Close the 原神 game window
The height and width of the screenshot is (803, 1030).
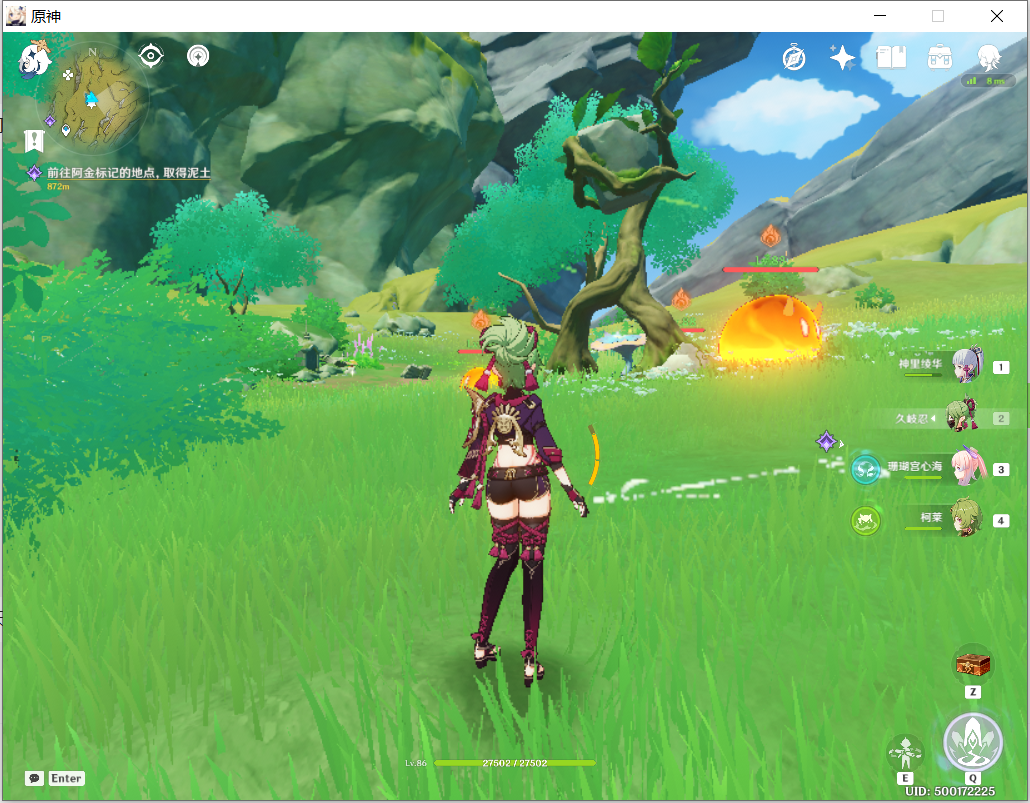(x=997, y=16)
